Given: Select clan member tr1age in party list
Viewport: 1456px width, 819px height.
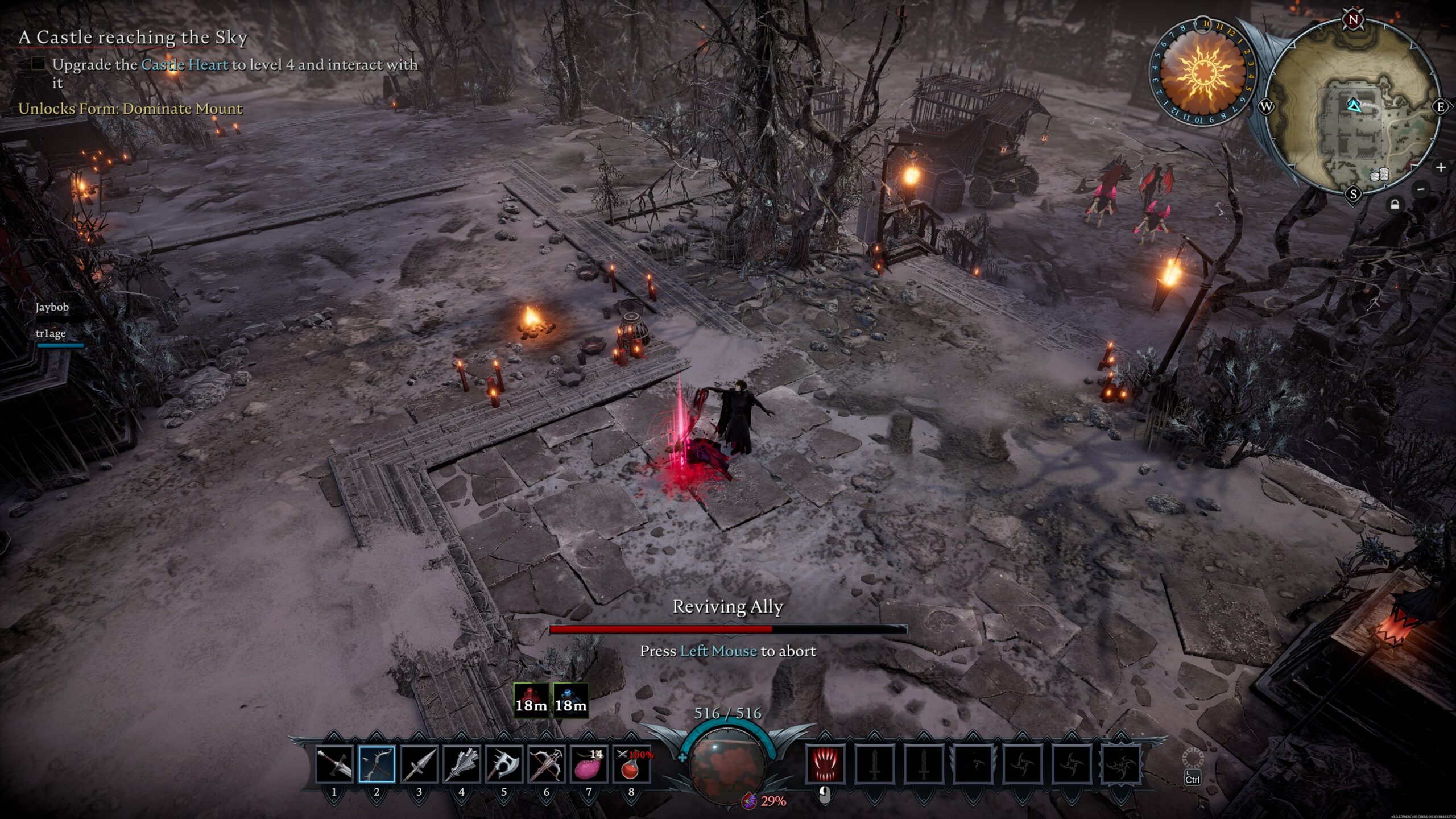Looking at the screenshot, I should coord(51,333).
